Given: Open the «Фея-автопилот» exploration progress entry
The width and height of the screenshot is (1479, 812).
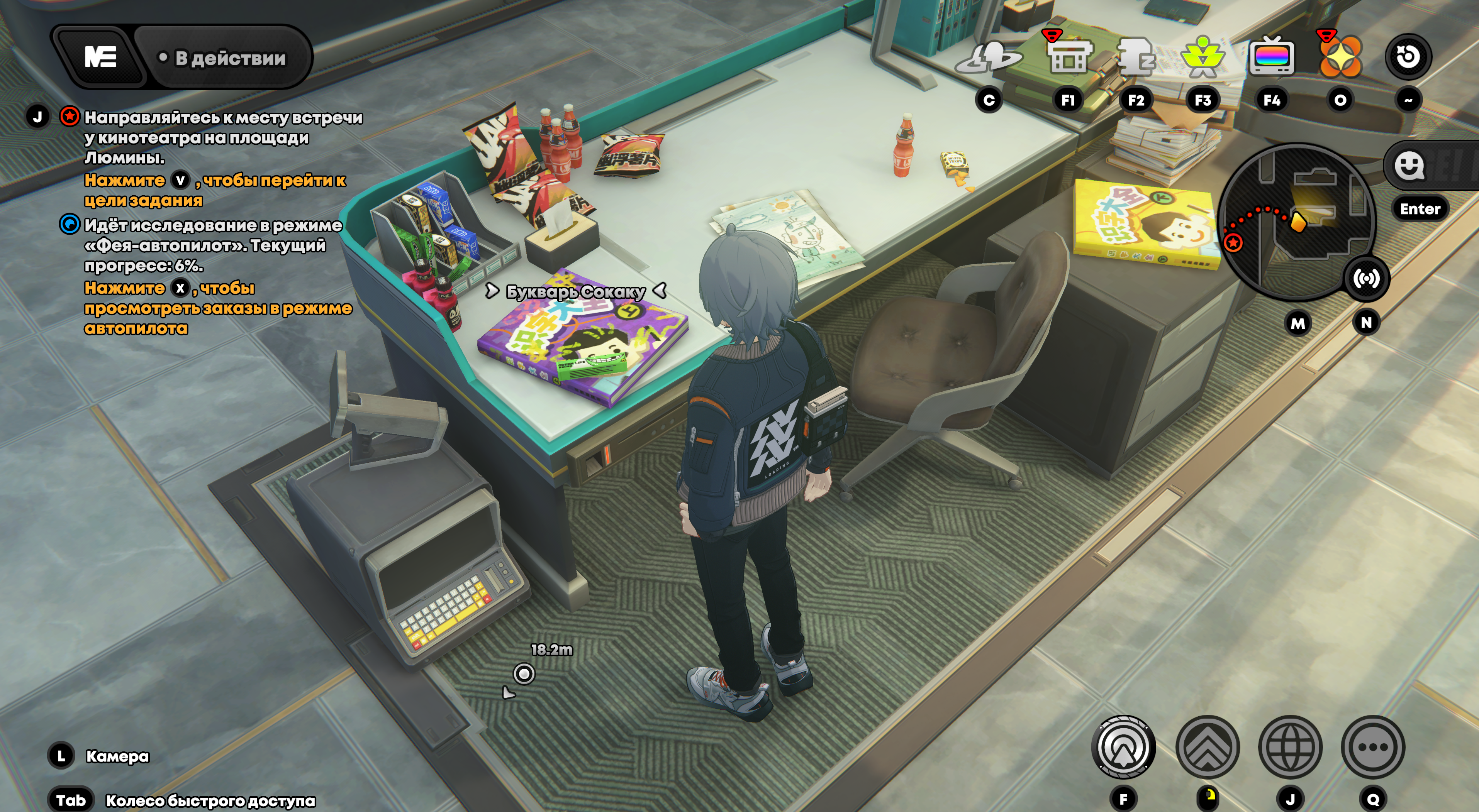Looking at the screenshot, I should point(212,245).
